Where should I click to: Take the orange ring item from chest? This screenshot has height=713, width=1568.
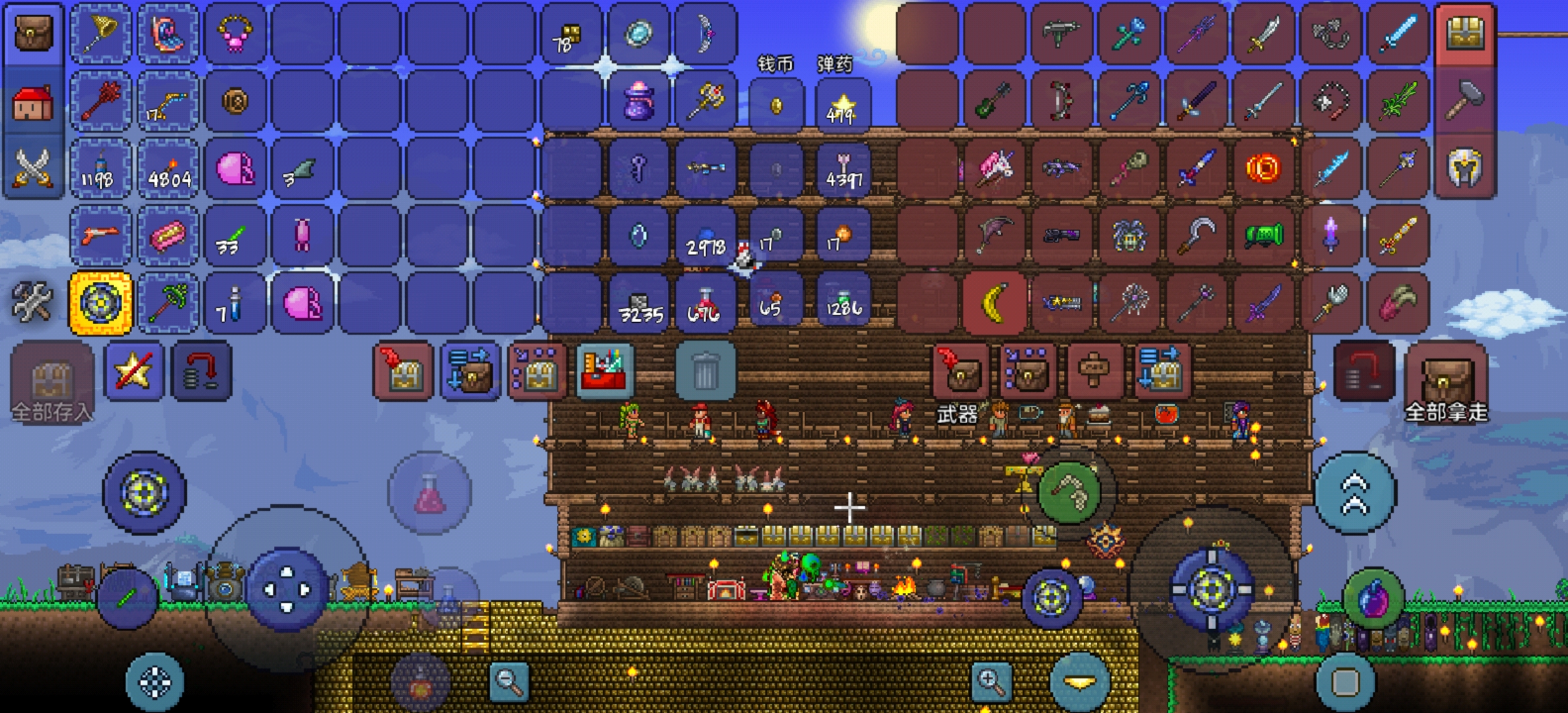tap(1262, 168)
